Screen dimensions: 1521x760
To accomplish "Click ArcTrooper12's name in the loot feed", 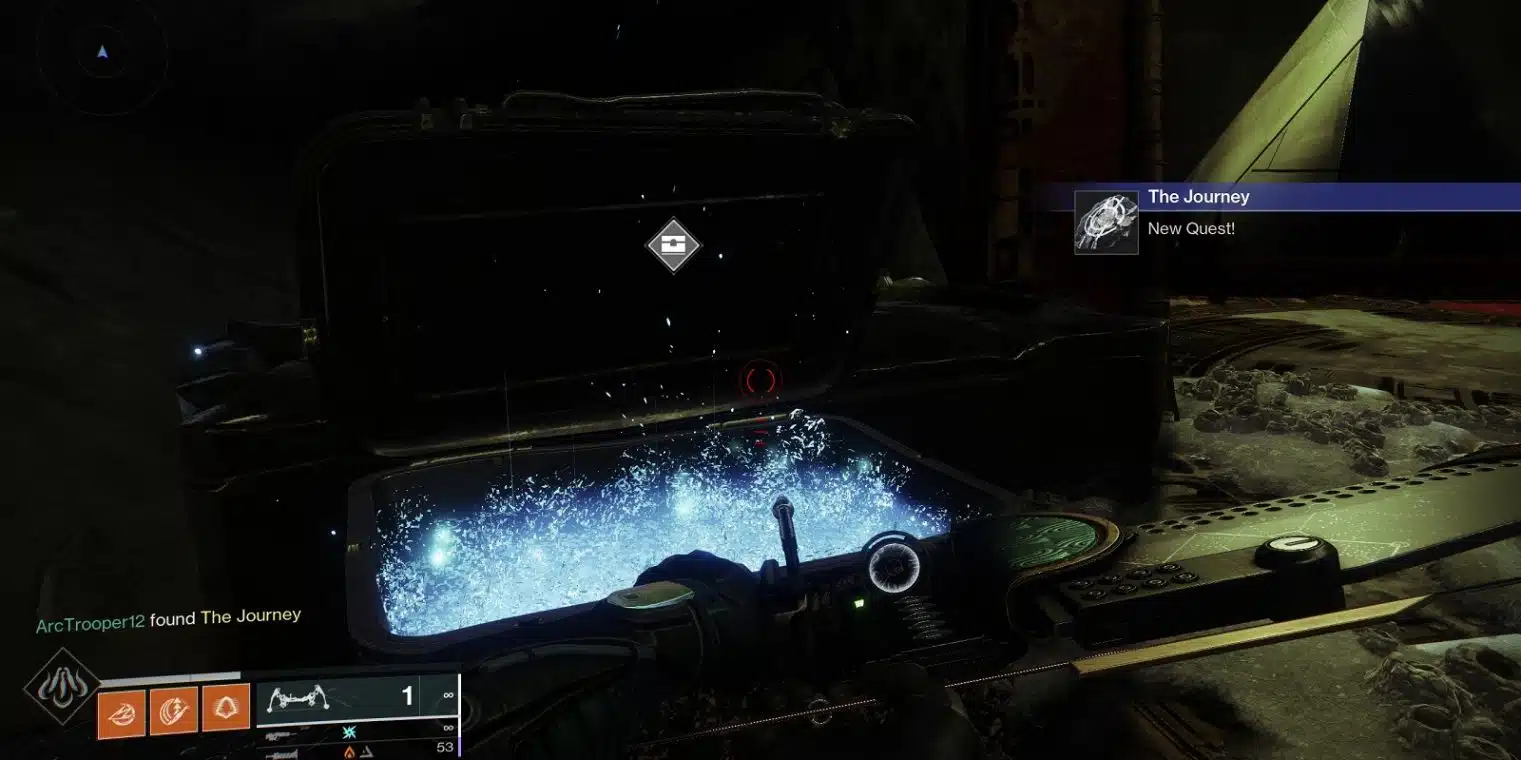I will pyautogui.click(x=90, y=624).
